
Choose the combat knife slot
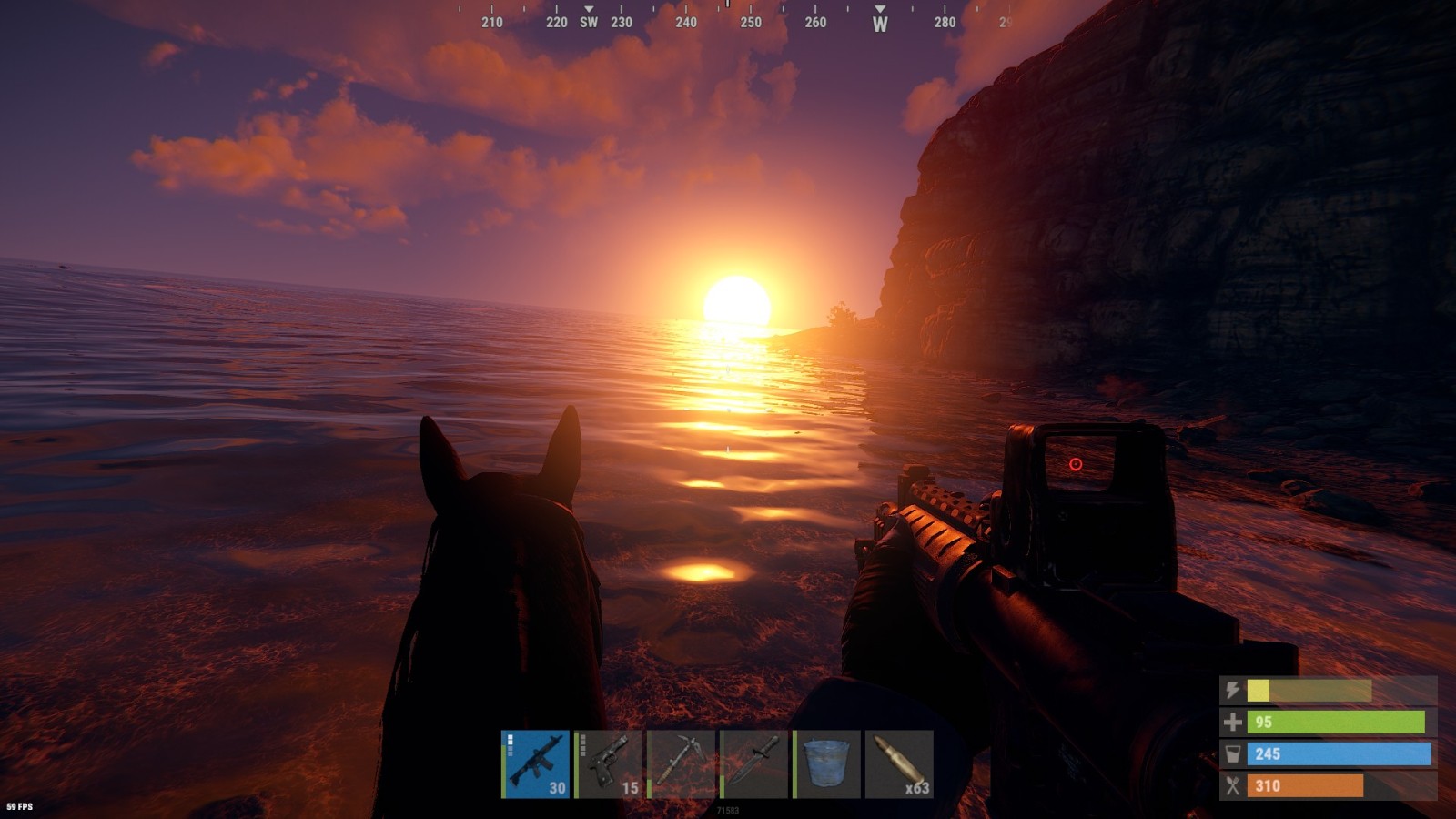(x=754, y=763)
